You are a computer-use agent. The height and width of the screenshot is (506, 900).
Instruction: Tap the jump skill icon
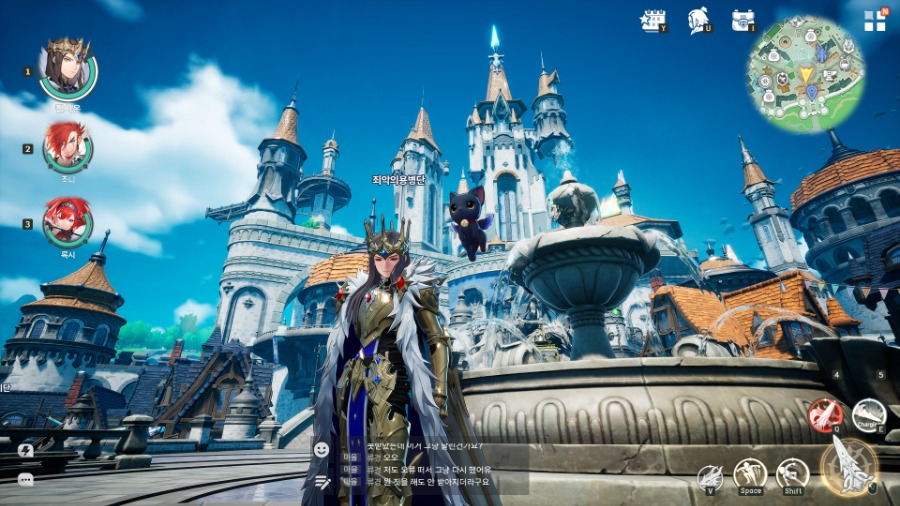click(x=750, y=474)
